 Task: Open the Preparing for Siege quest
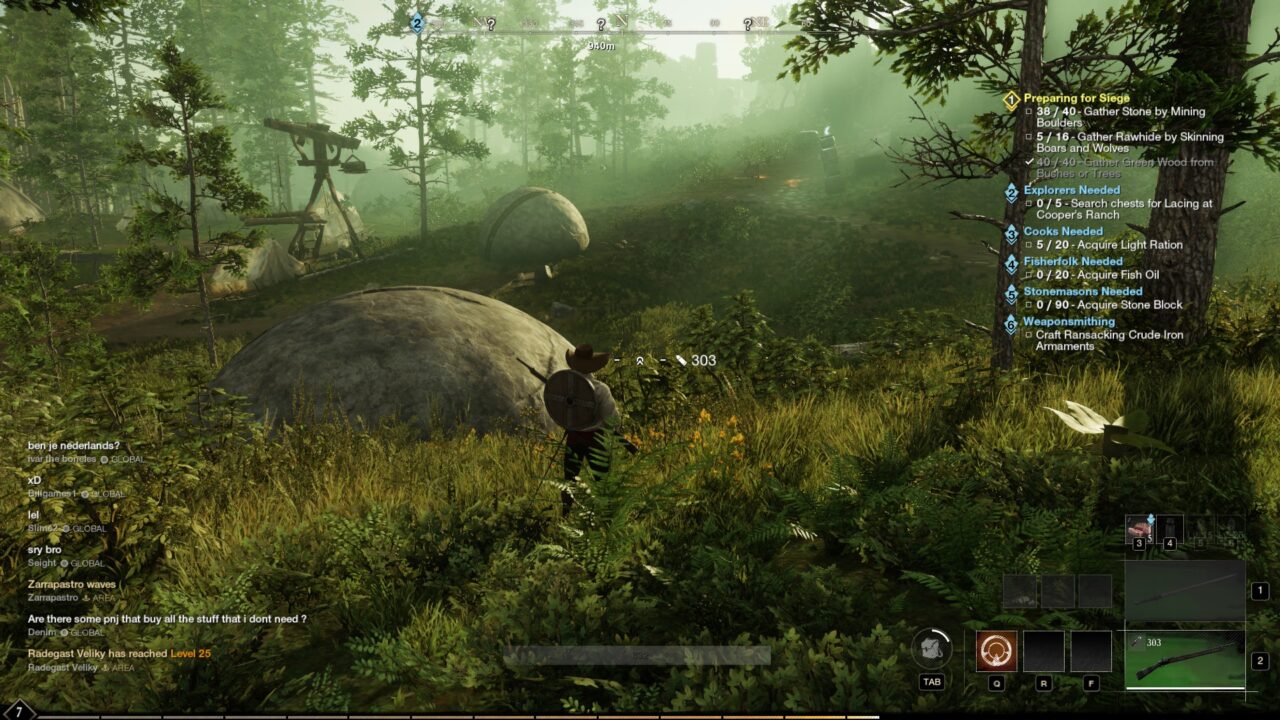(1076, 98)
